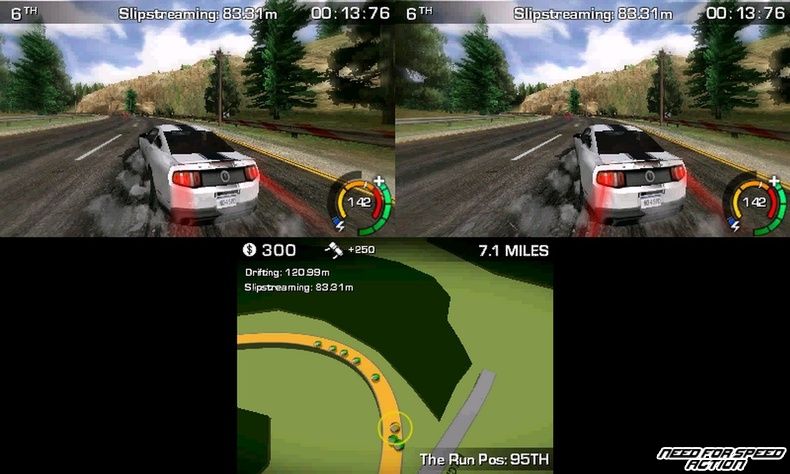The width and height of the screenshot is (790, 474).
Task: Click the cash coin icon next to 300
Action: pyautogui.click(x=250, y=250)
